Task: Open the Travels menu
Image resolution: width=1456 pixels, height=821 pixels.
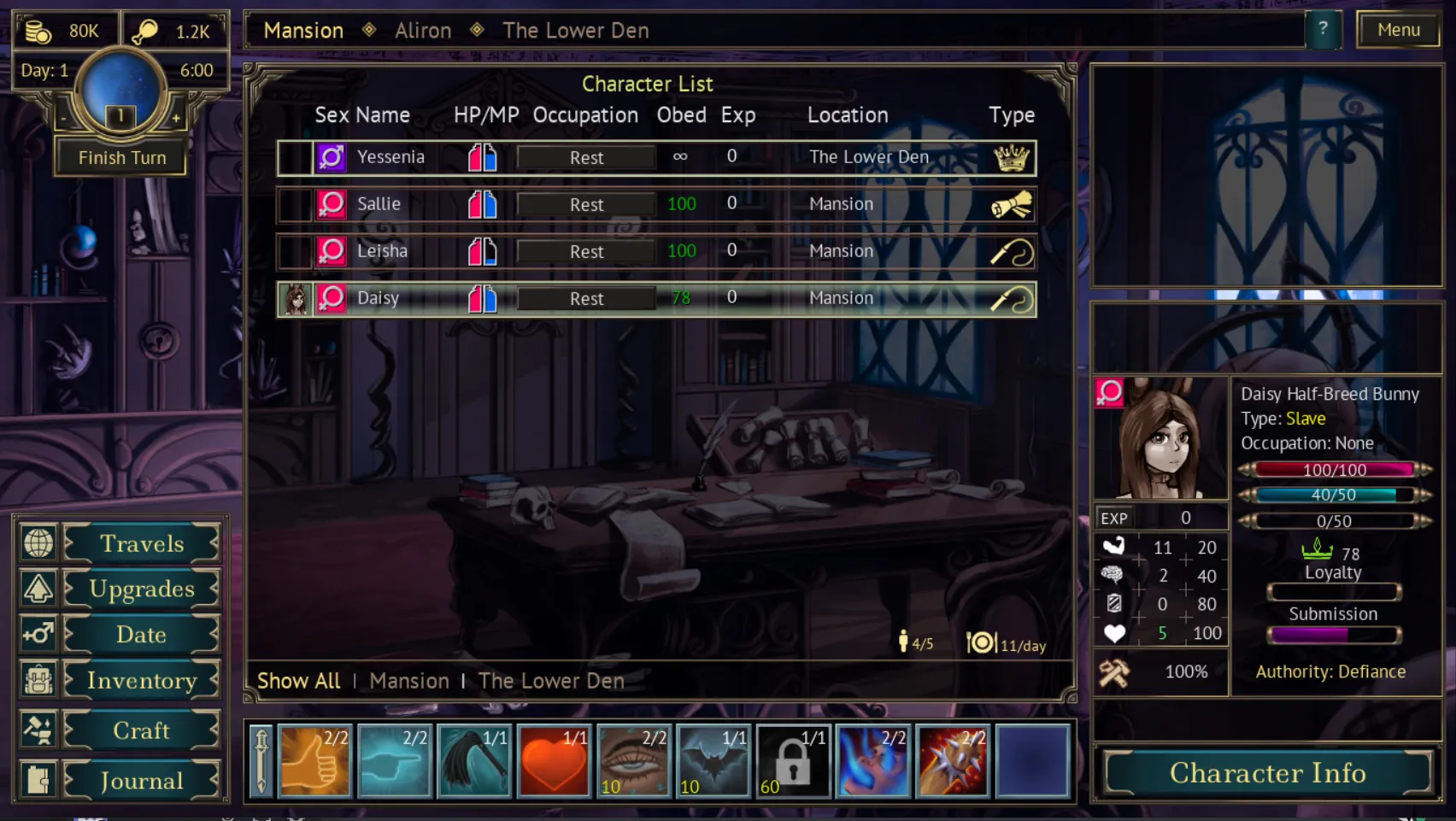Action: tap(141, 543)
